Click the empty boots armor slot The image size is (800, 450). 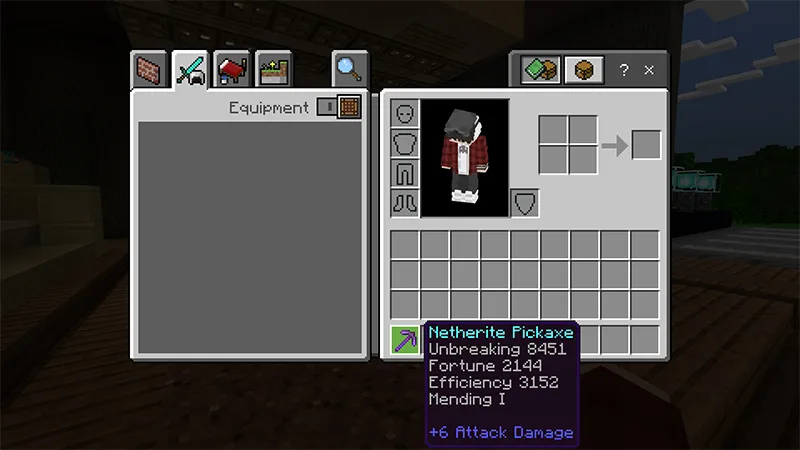[404, 203]
